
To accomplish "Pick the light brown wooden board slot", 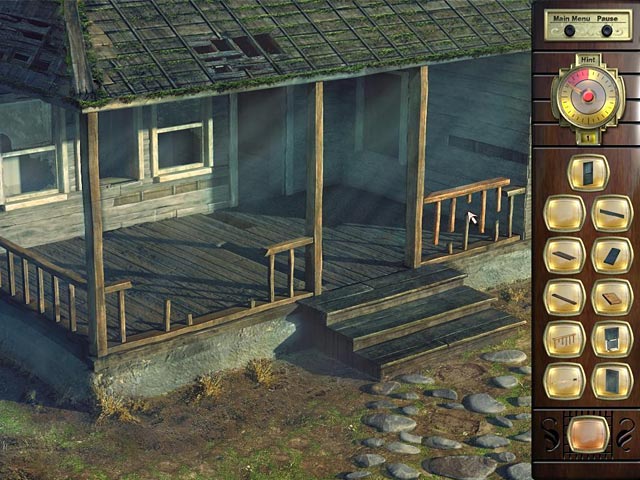I will pyautogui.click(x=611, y=297).
